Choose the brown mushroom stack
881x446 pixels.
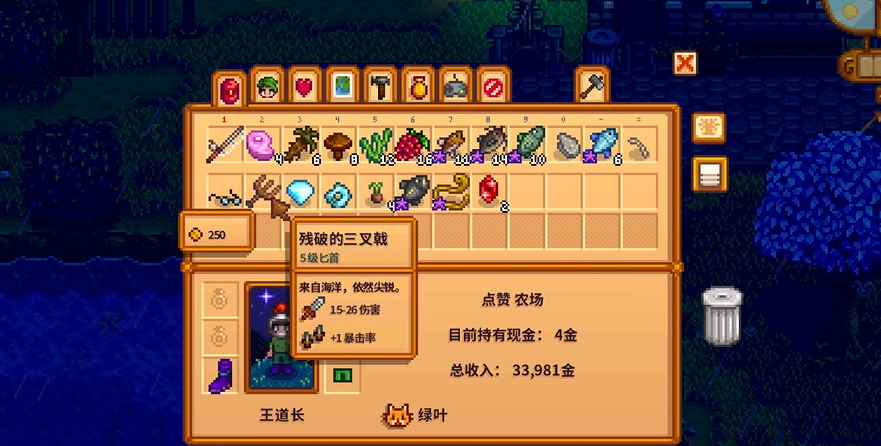(x=339, y=146)
